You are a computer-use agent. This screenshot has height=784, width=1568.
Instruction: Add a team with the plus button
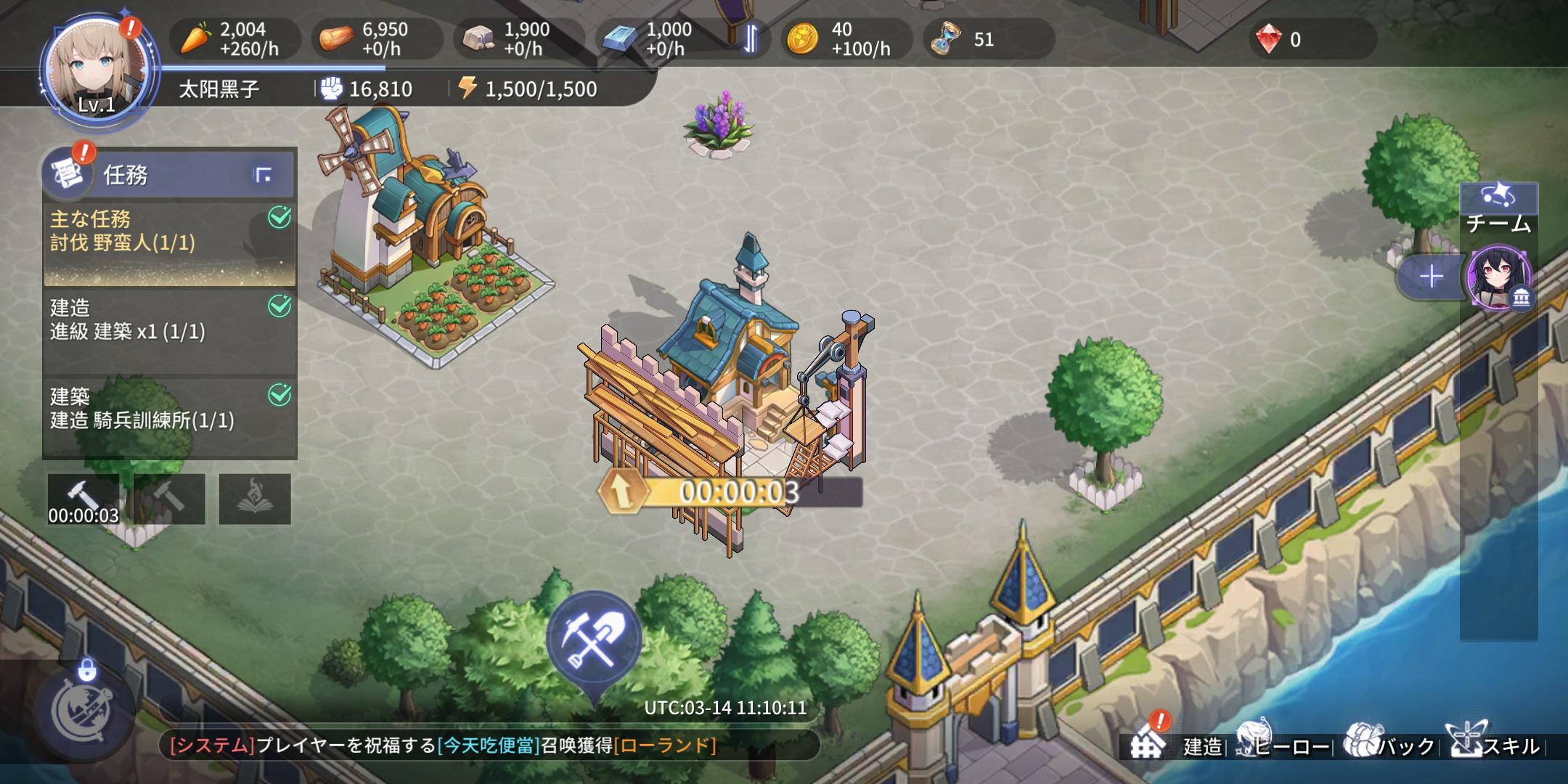[1431, 277]
